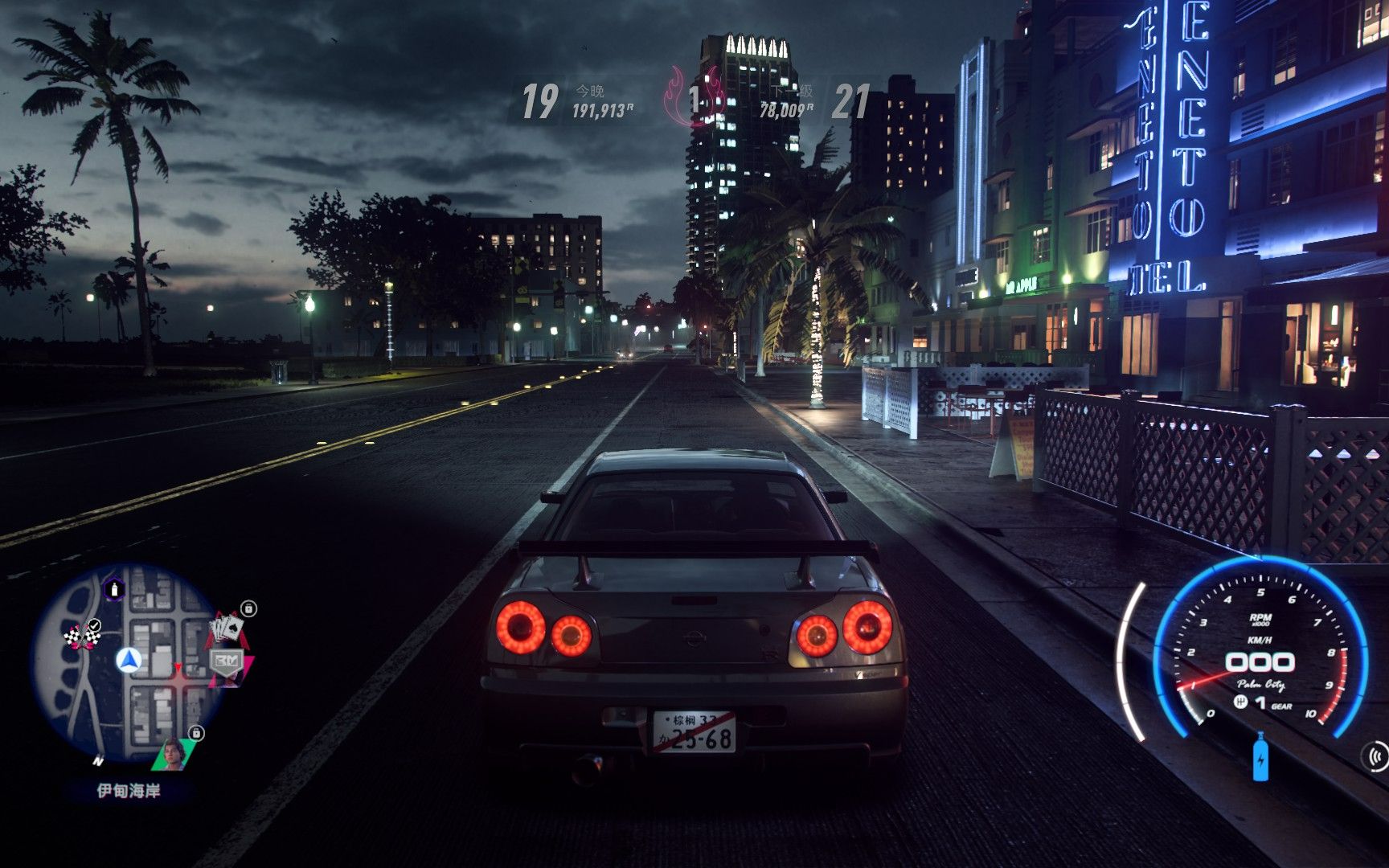Click the 伊甸海岸 location name
The width and height of the screenshot is (1389, 868).
129,788
